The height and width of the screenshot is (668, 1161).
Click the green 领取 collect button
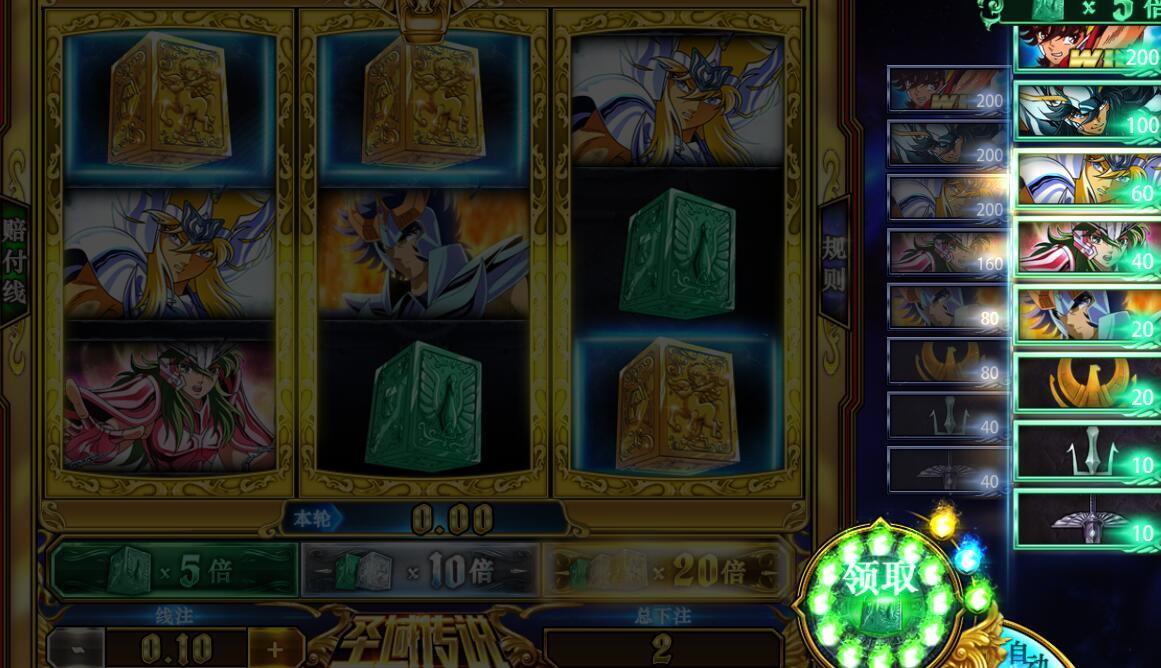[879, 590]
